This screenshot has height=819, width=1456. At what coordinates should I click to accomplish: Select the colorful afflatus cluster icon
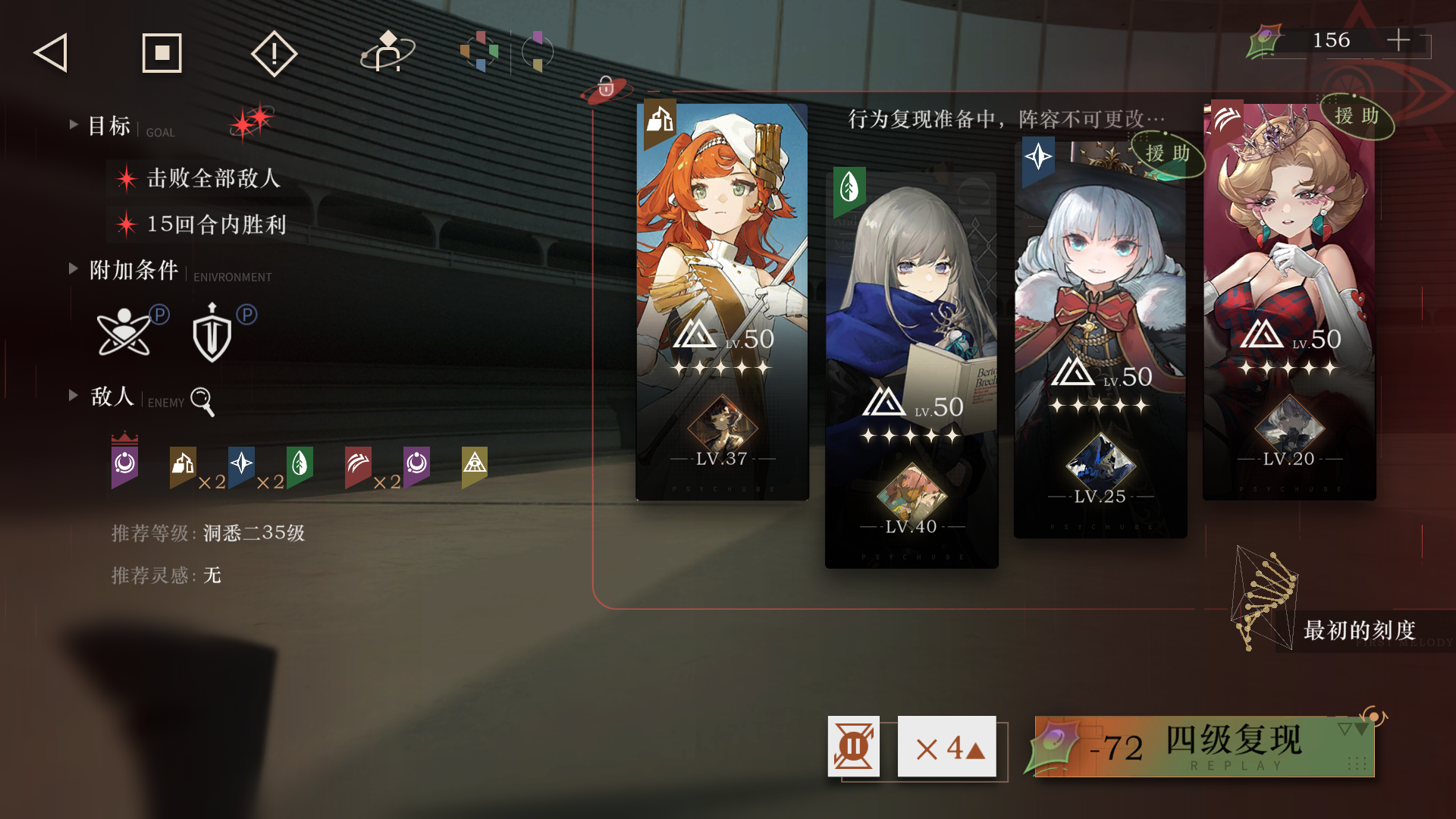pos(481,51)
